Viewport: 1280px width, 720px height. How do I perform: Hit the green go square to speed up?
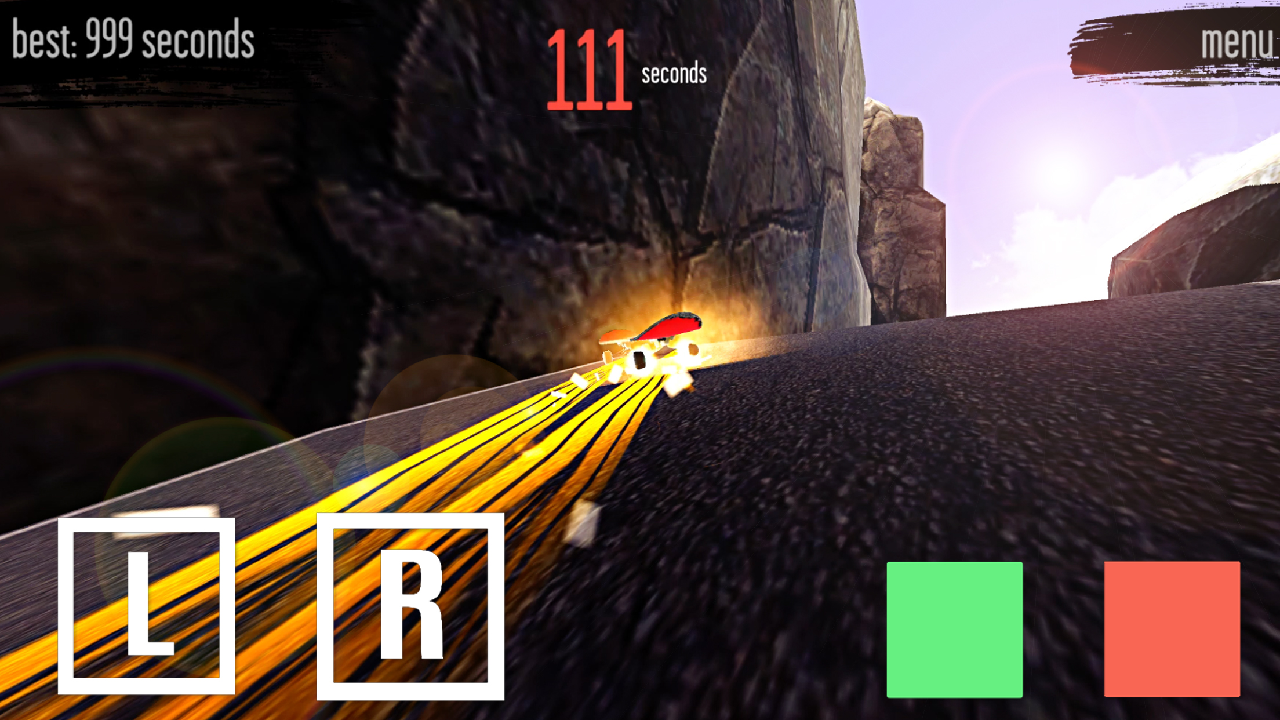[954, 629]
